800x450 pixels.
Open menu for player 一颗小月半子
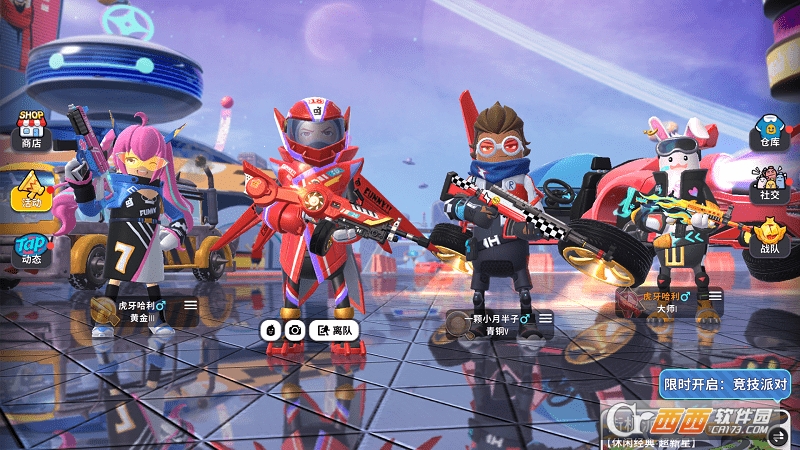click(x=546, y=318)
